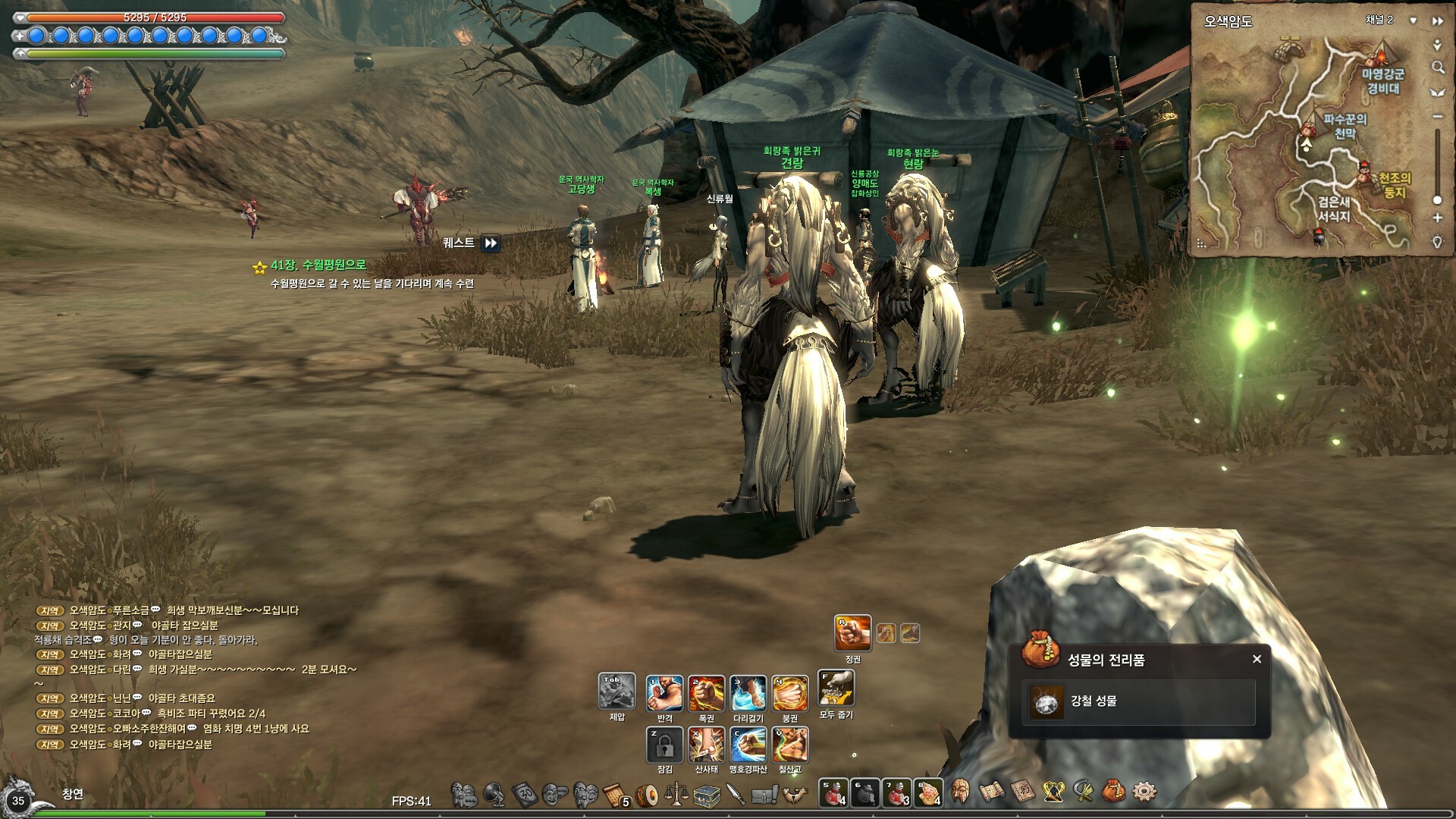1456x819 pixels.
Task: Open the 채널 2 channel dropdown
Action: 1414,20
